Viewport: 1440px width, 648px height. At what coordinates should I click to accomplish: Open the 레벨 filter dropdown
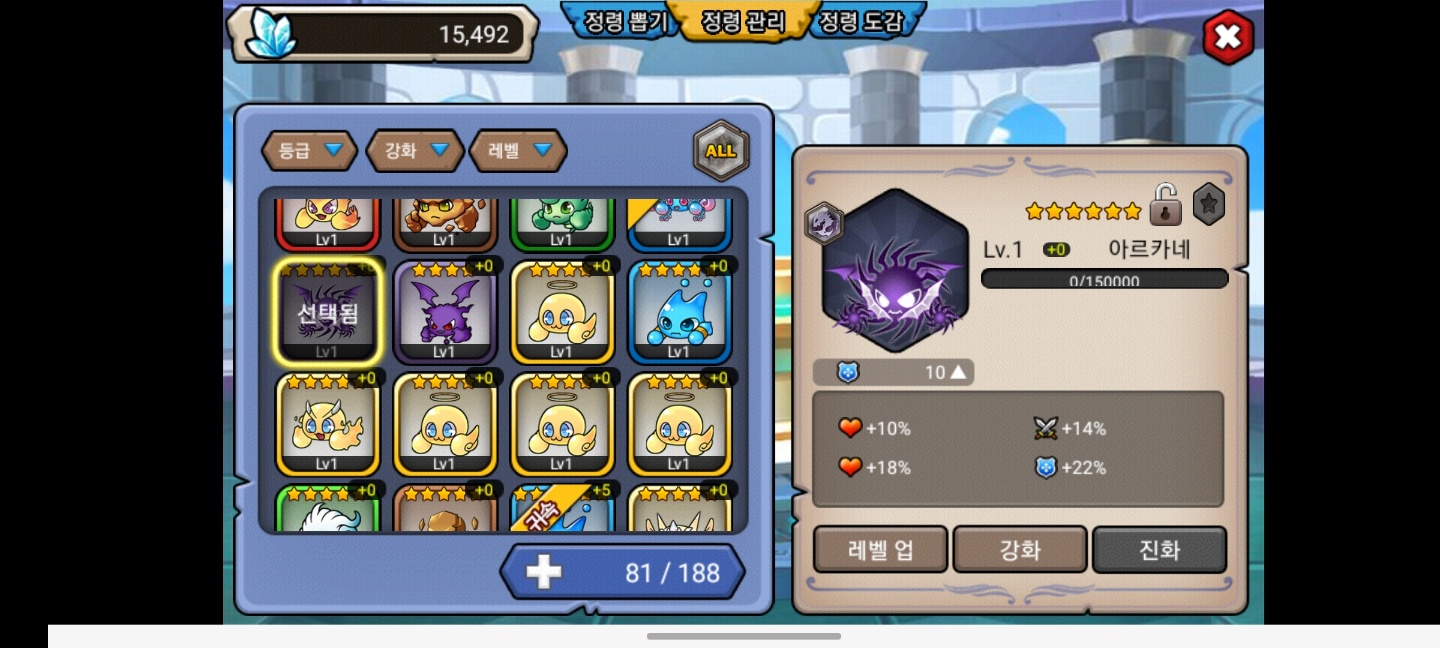(x=518, y=151)
